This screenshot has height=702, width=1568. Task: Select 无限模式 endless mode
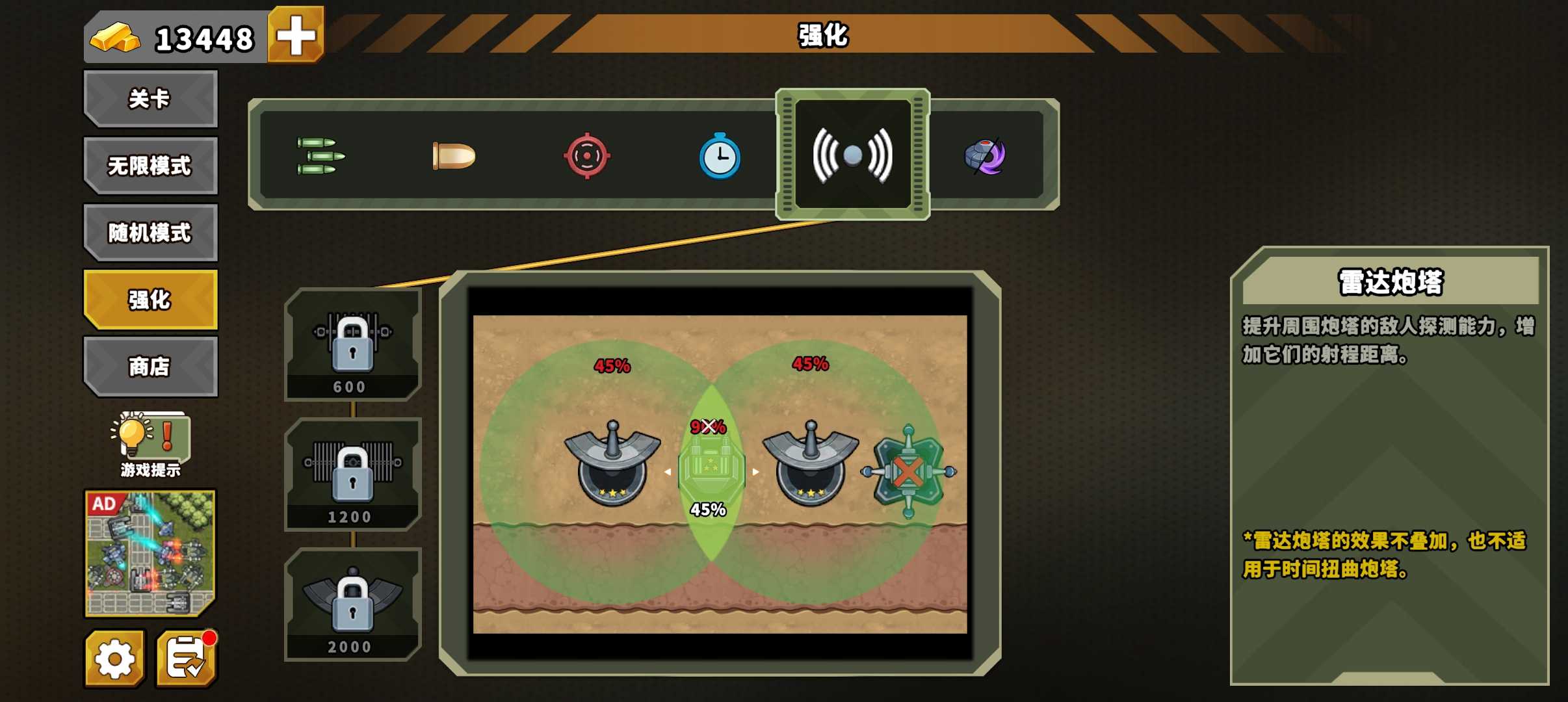pos(150,166)
